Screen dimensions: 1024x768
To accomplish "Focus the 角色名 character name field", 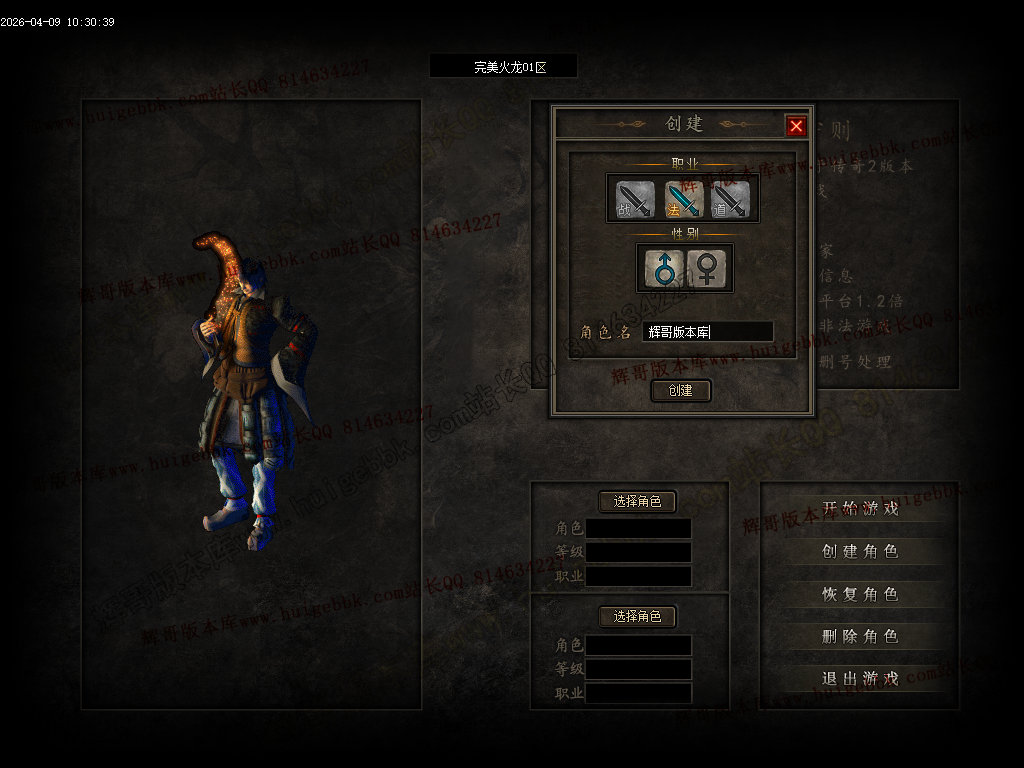I will pyautogui.click(x=708, y=332).
